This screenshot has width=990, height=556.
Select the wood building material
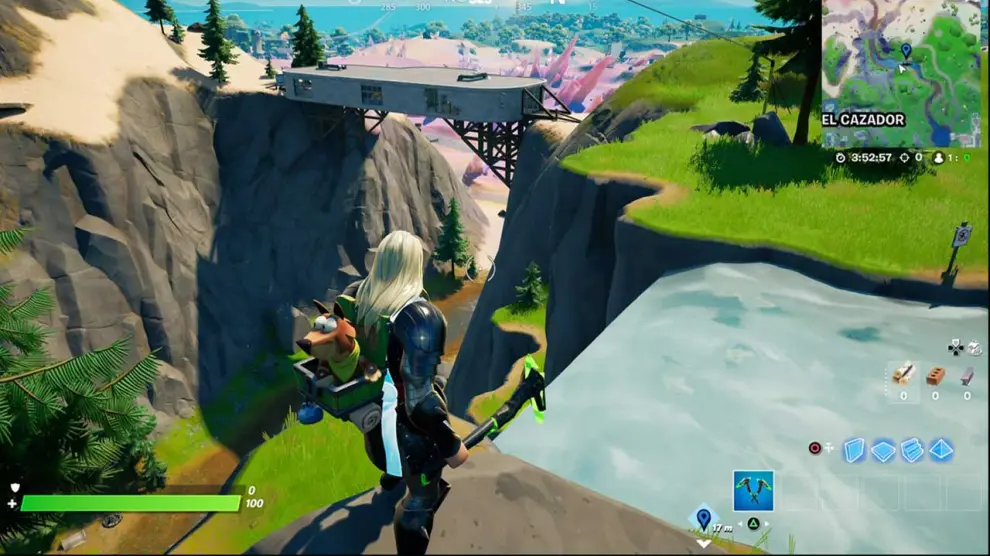click(x=902, y=374)
